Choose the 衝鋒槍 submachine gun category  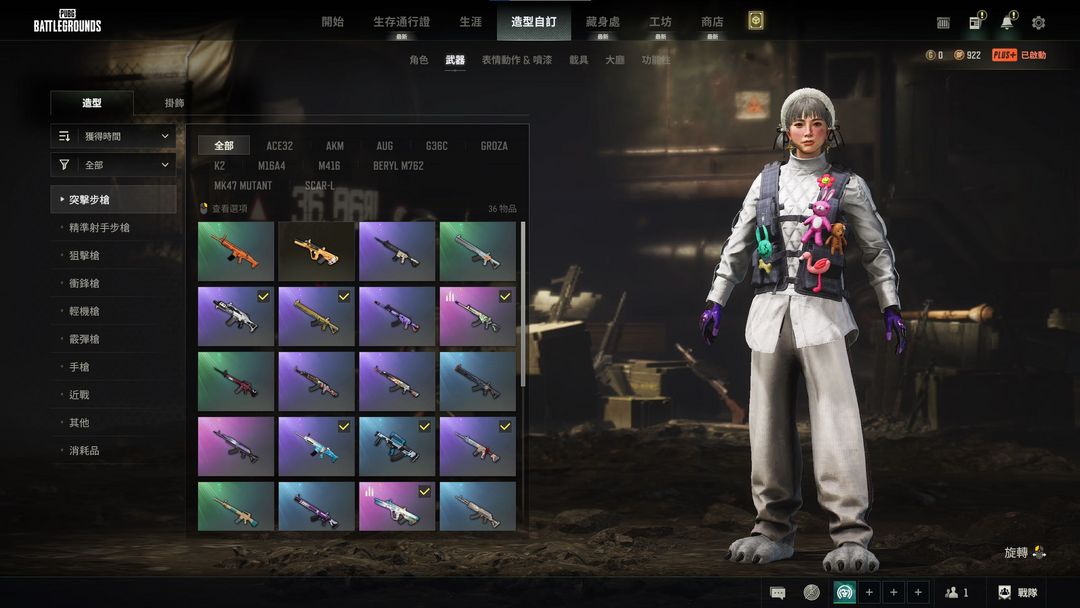84,284
